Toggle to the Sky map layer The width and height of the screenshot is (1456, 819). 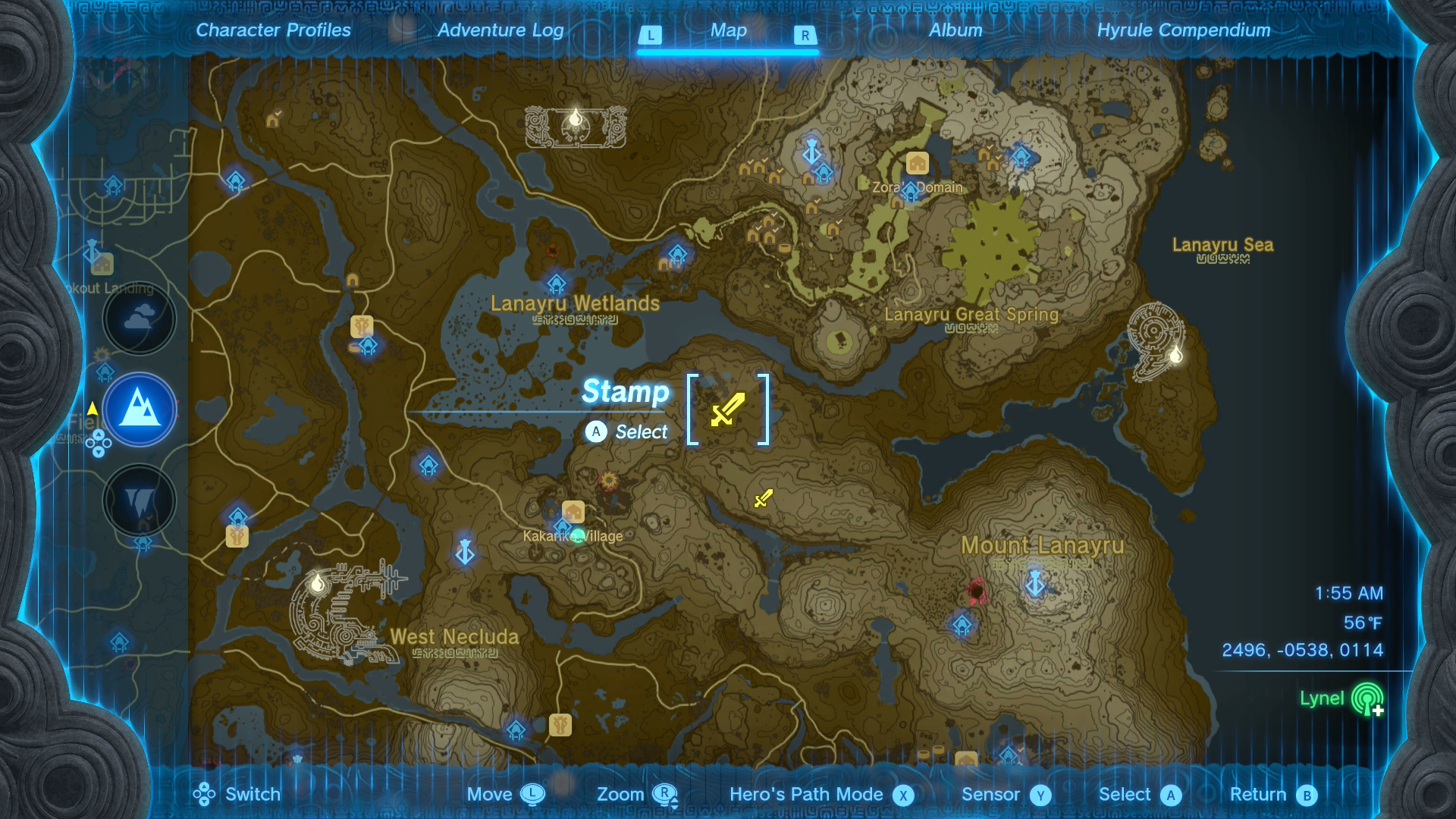tap(139, 318)
